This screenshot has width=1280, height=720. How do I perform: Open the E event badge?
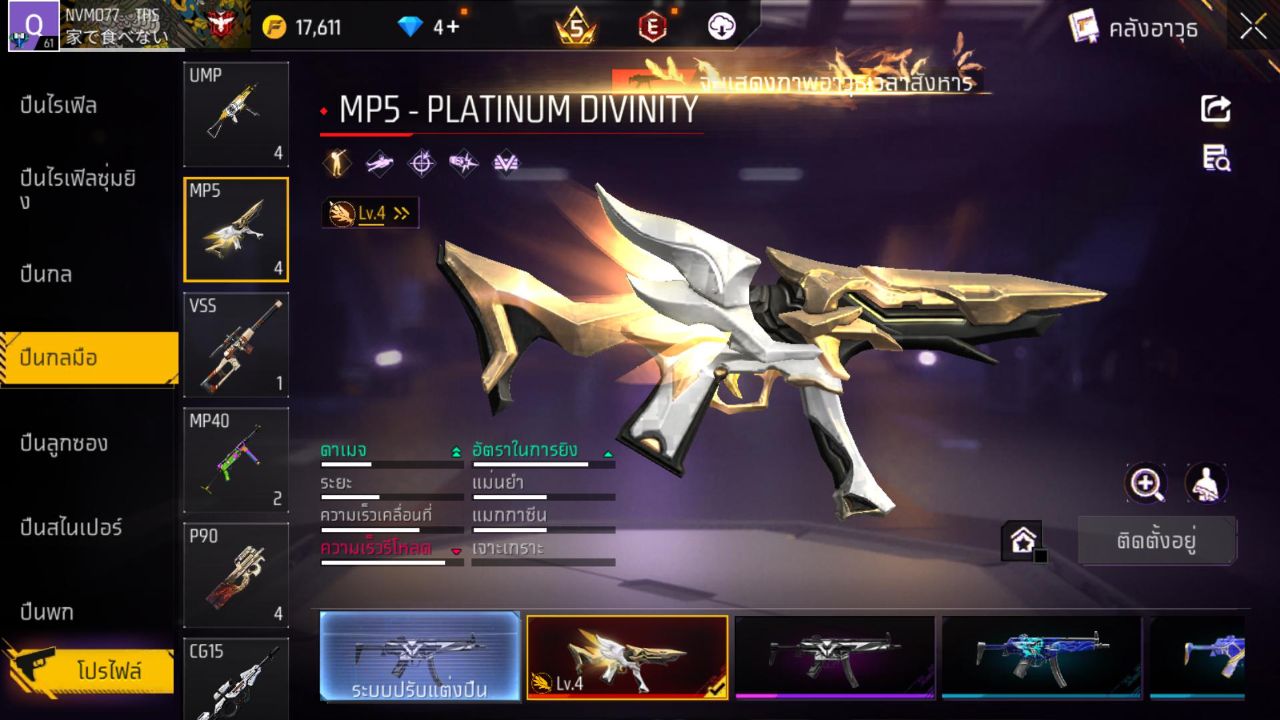tap(652, 28)
